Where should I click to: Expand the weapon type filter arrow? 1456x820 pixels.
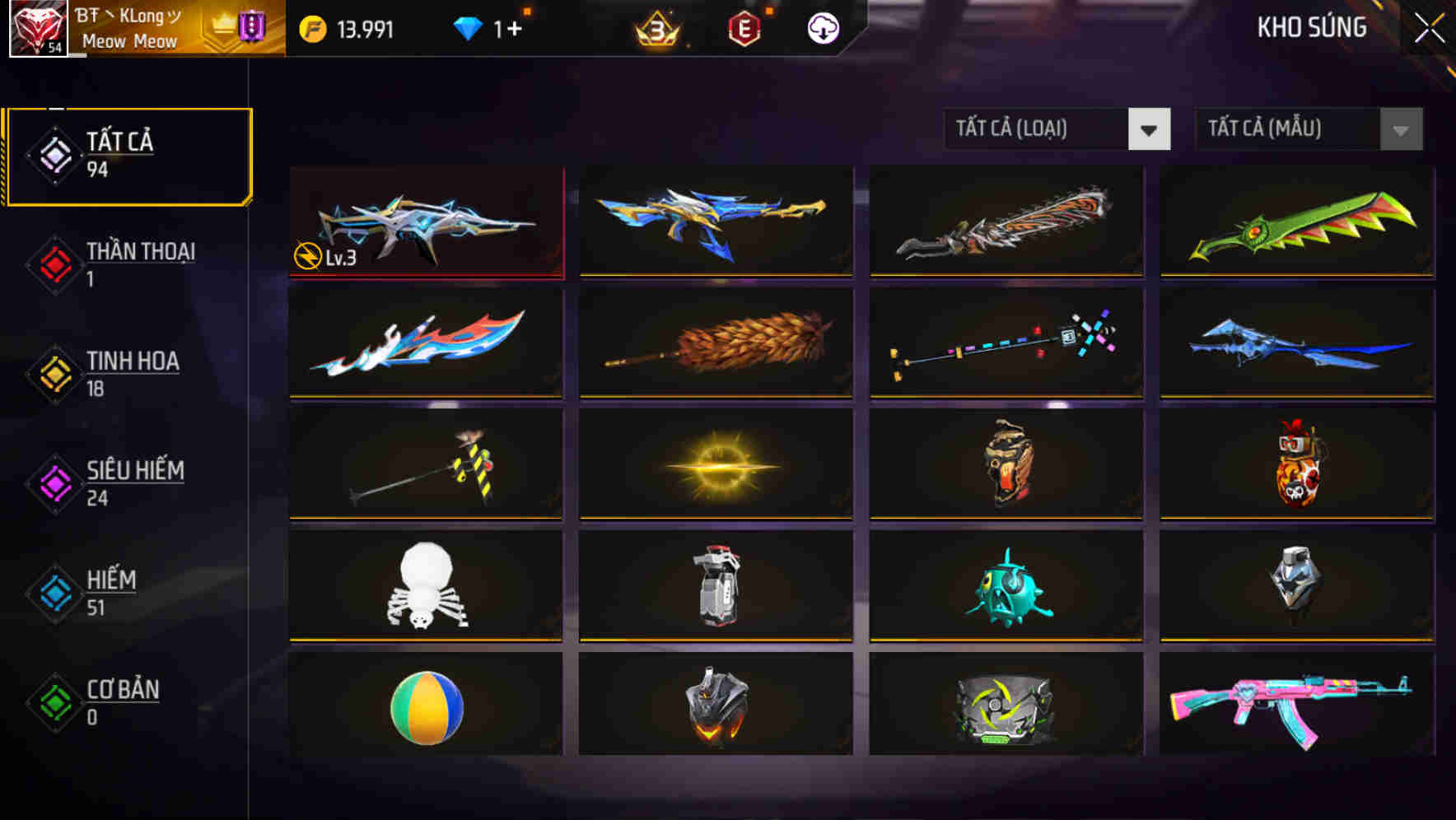coord(1150,129)
